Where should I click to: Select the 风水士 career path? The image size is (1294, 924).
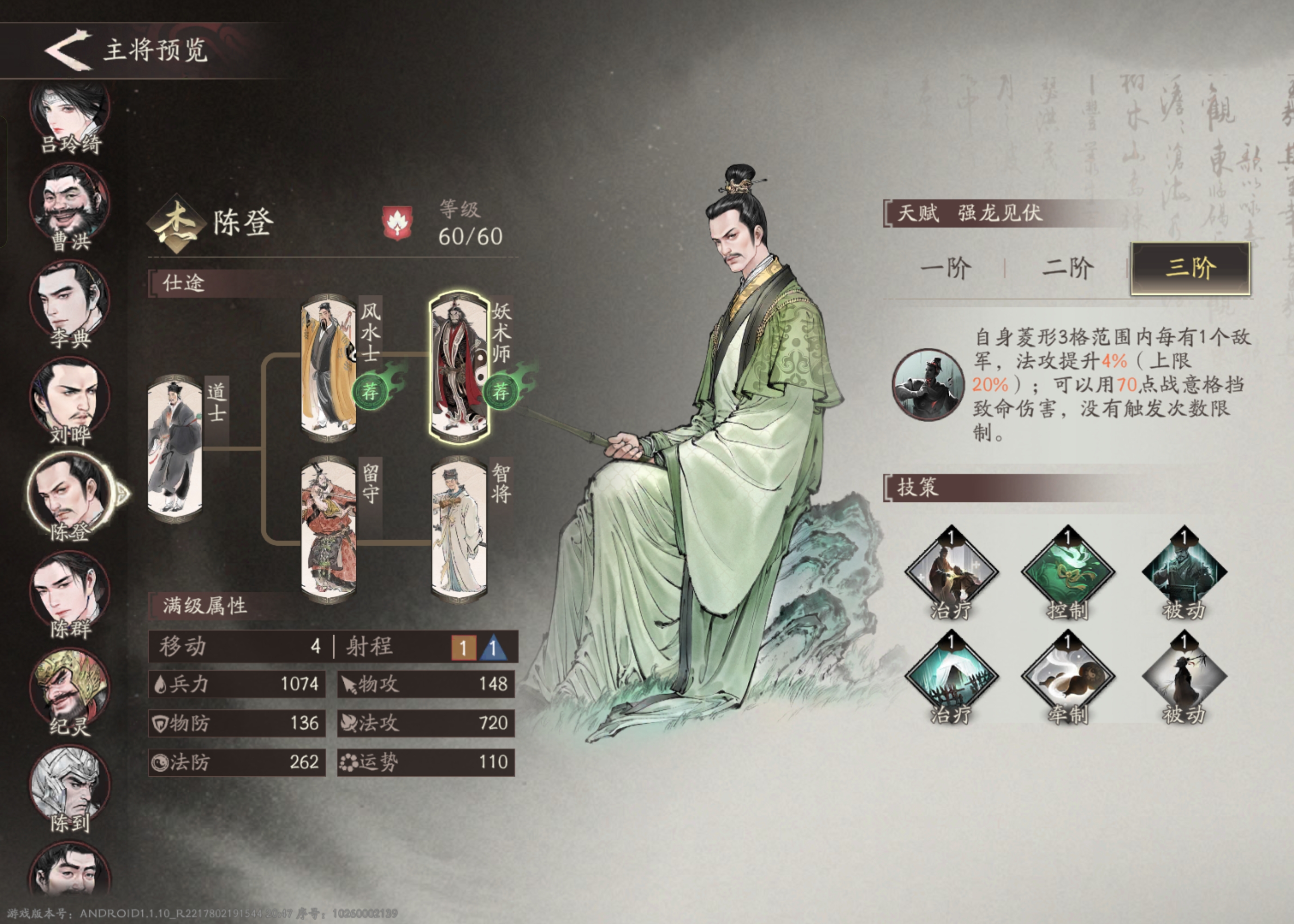pyautogui.click(x=329, y=368)
